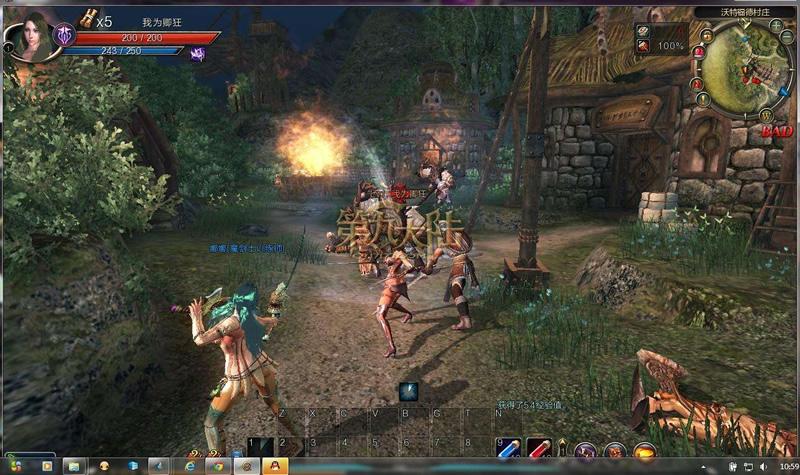Image resolution: width=800 pixels, height=475 pixels.
Task: Click the player character portrait
Action: point(28,37)
